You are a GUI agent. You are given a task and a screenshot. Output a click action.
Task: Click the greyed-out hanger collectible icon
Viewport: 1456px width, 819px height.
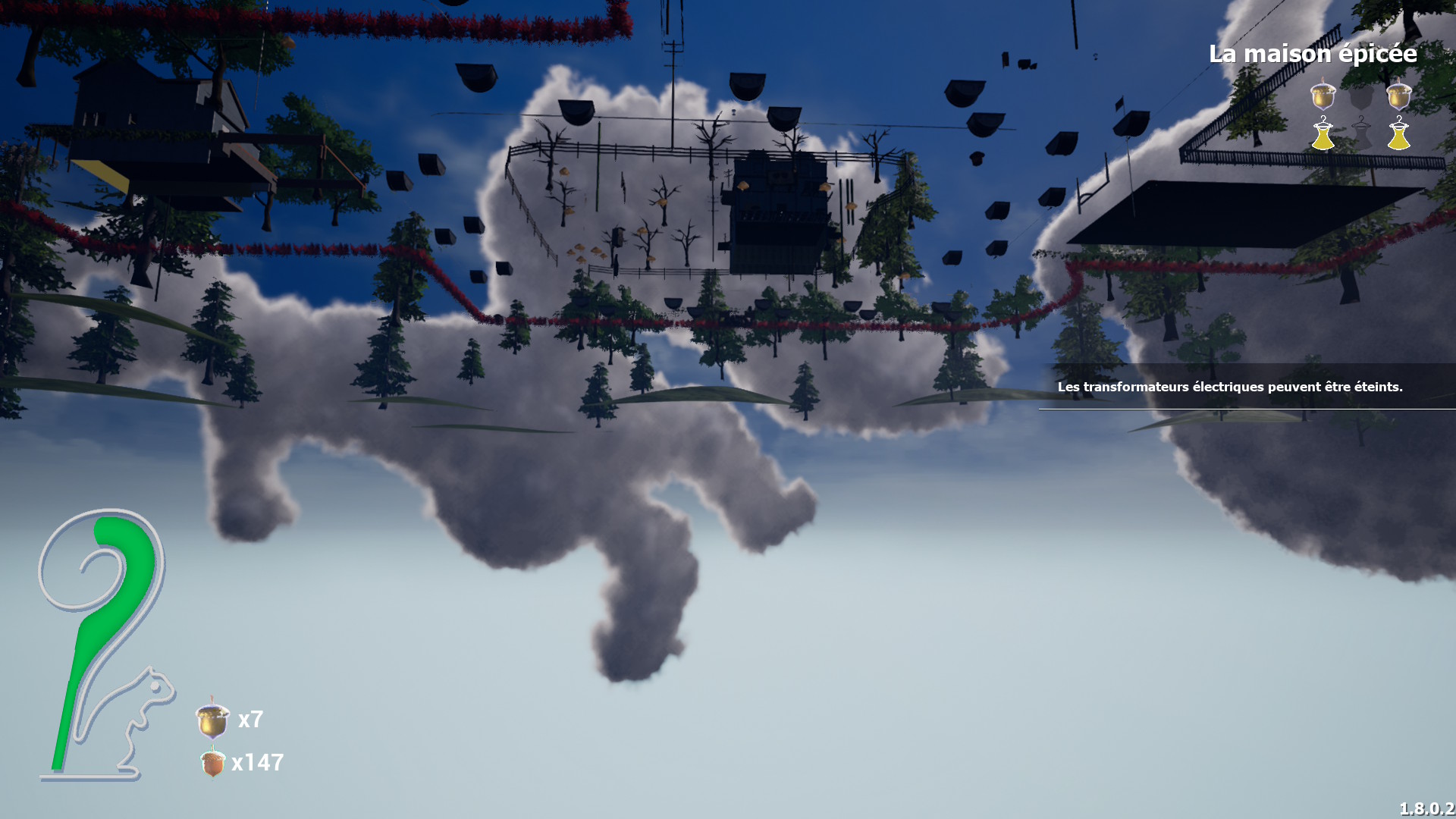pos(1361,134)
